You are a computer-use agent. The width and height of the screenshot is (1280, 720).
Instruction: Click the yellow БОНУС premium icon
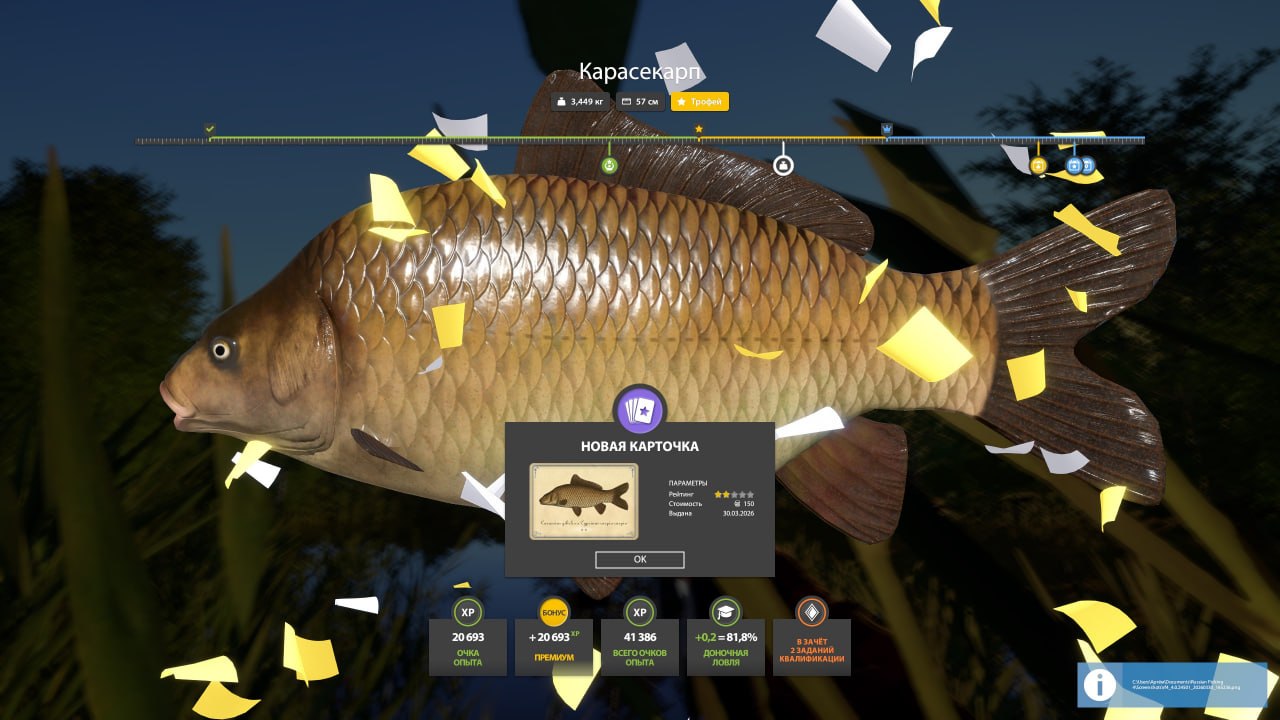click(x=553, y=613)
